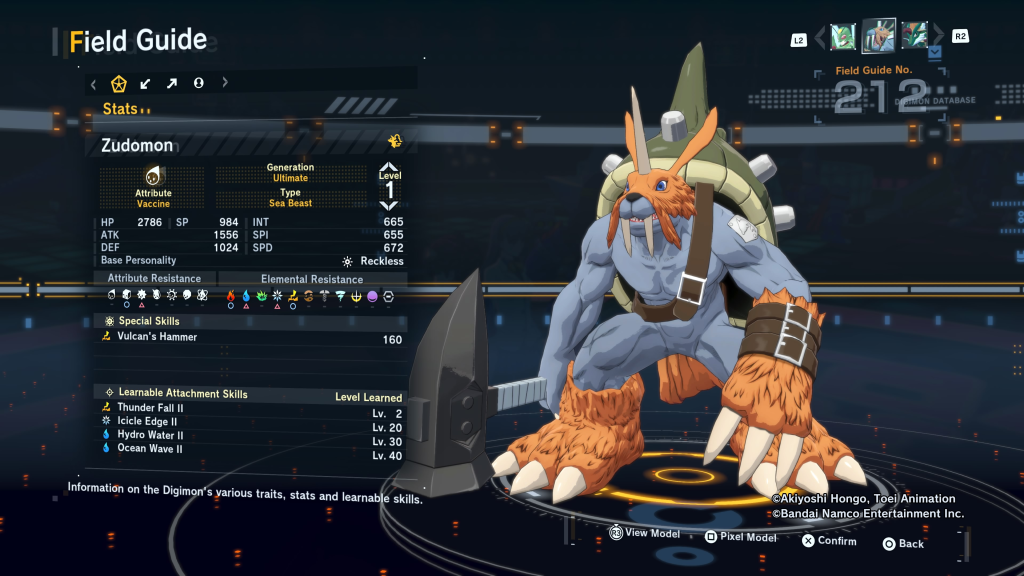The image size is (1024, 576).
Task: Select the Icicle Edge II skill row
Action: tap(252, 422)
